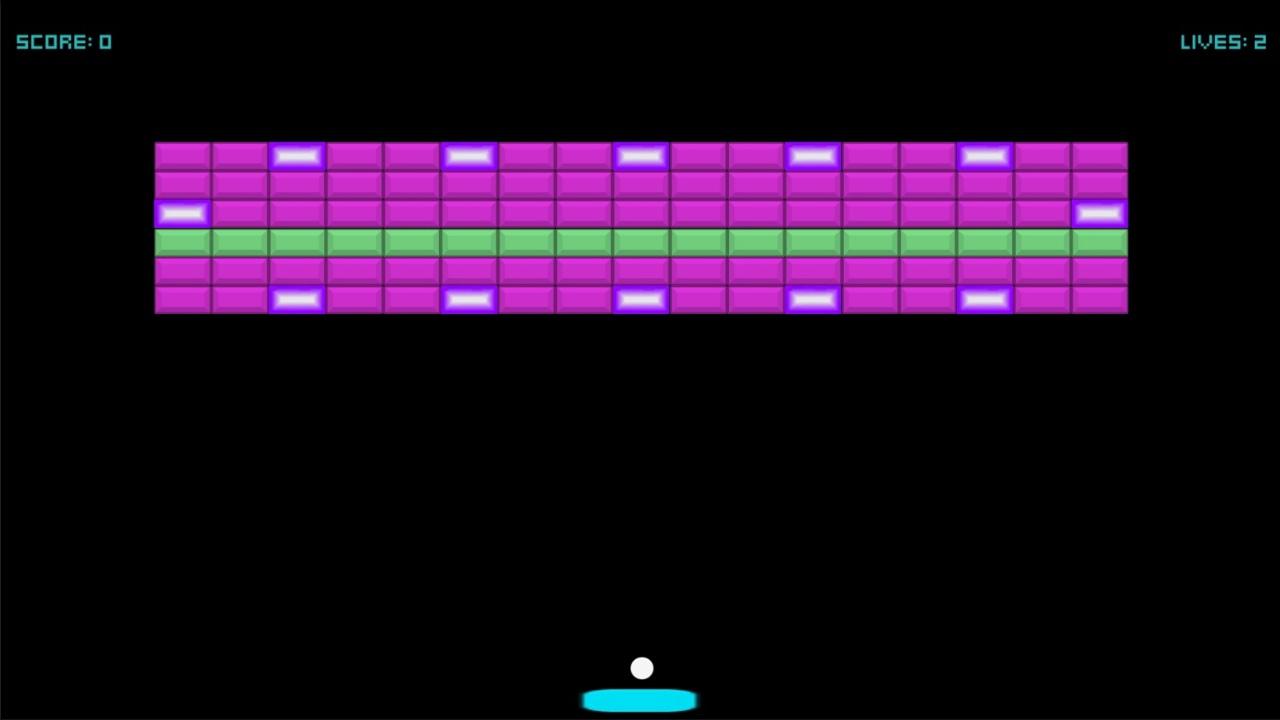The width and height of the screenshot is (1280, 720).
Task: Click a white power-up brick in the bottom row
Action: click(469, 299)
